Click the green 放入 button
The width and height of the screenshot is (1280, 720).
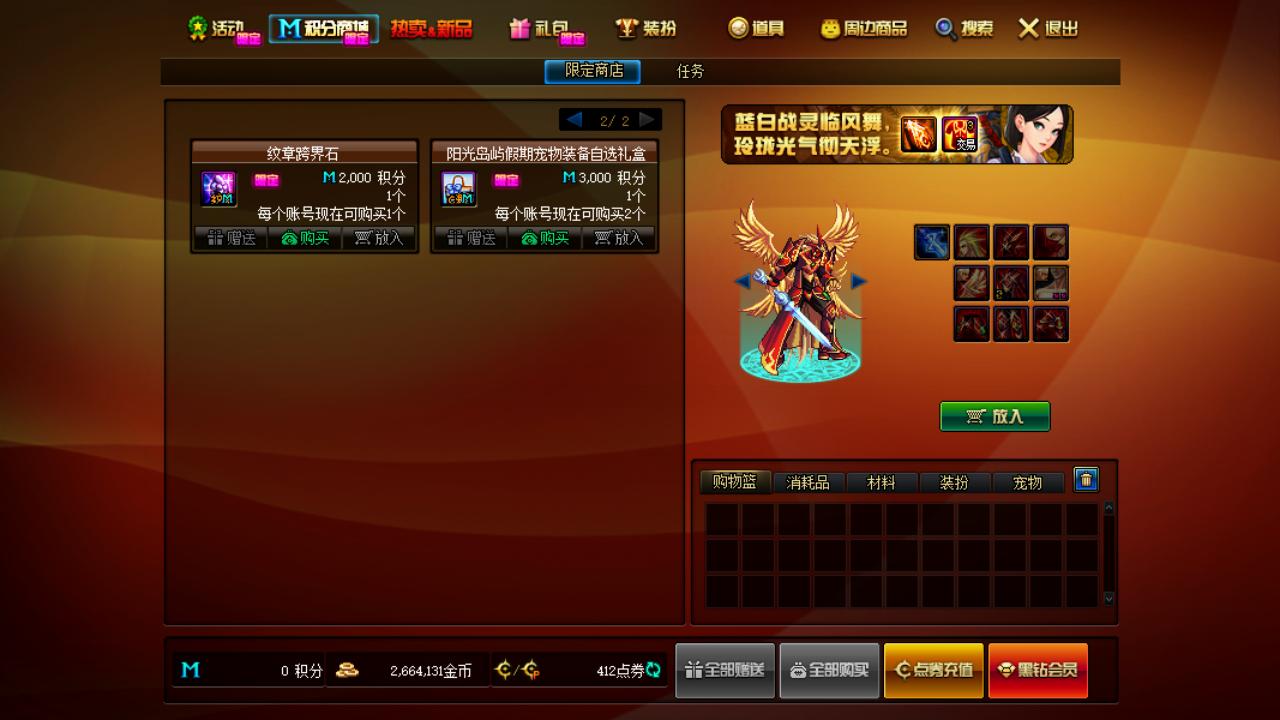995,417
